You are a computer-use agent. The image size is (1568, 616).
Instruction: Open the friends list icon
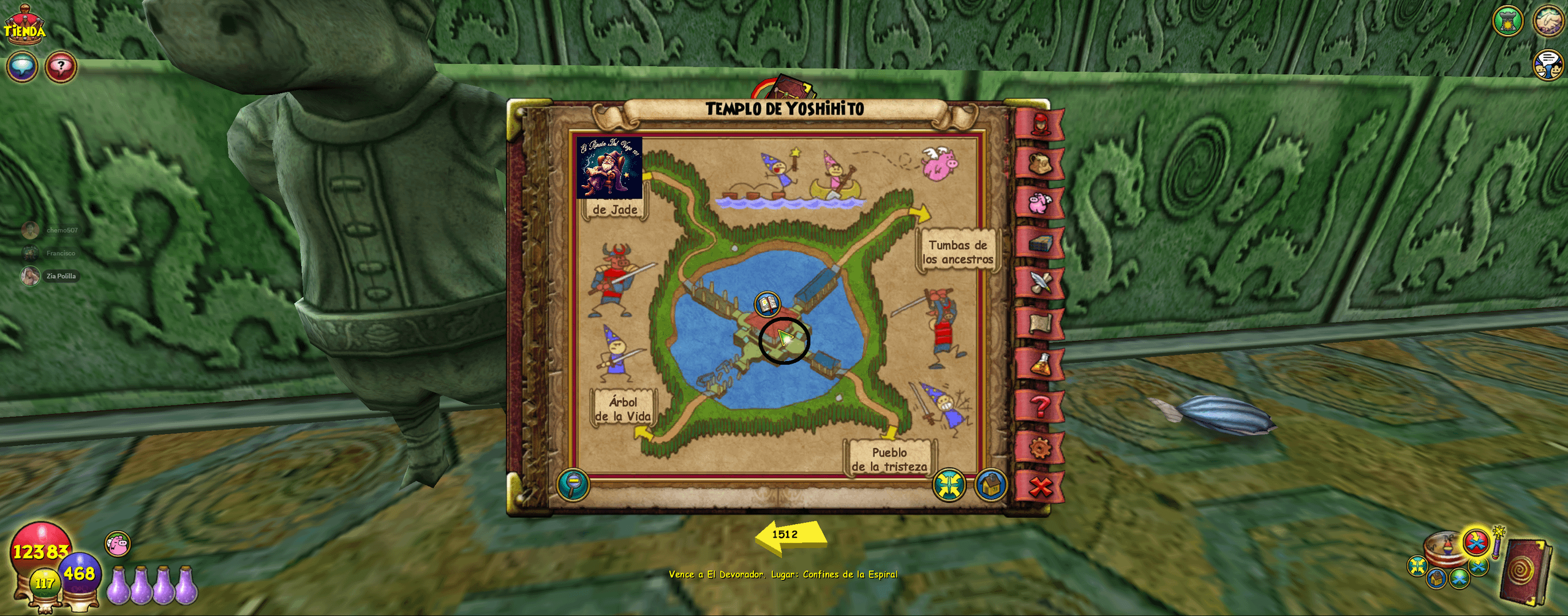1548,65
